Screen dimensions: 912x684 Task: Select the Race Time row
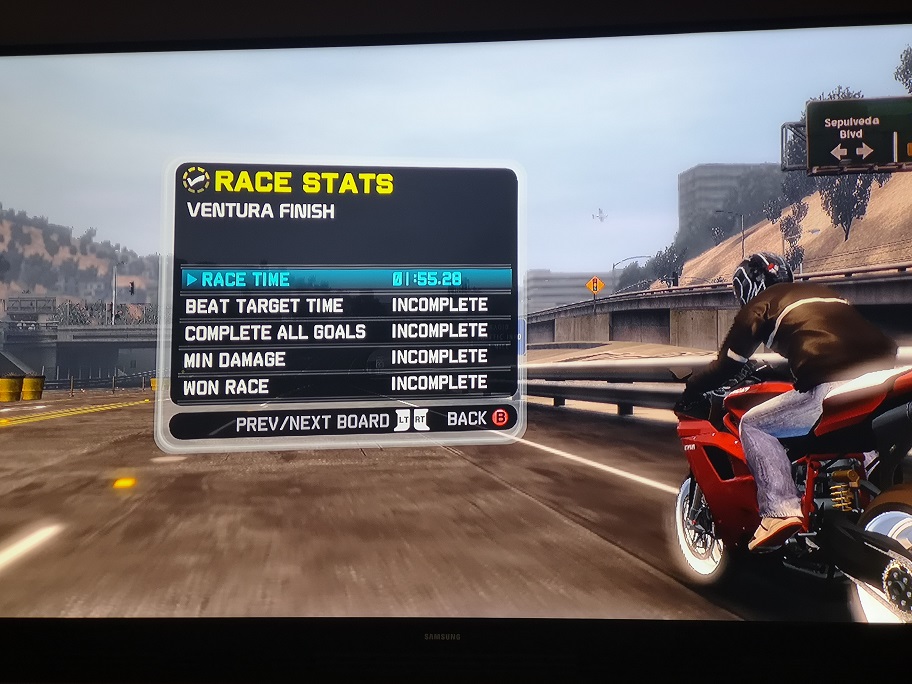pyautogui.click(x=345, y=279)
